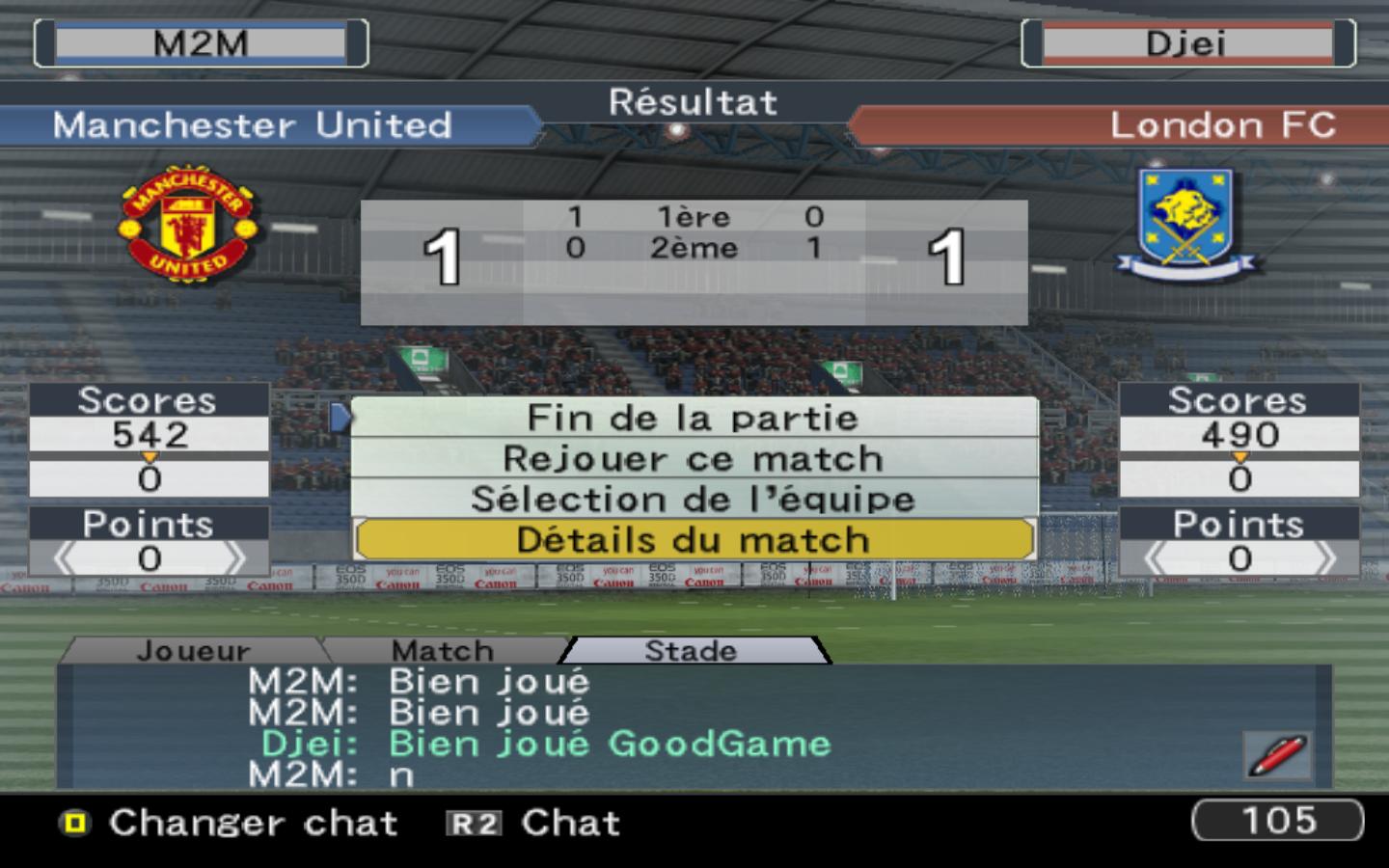This screenshot has width=1389, height=868.
Task: Switch to the Match chat tab
Action: point(443,651)
